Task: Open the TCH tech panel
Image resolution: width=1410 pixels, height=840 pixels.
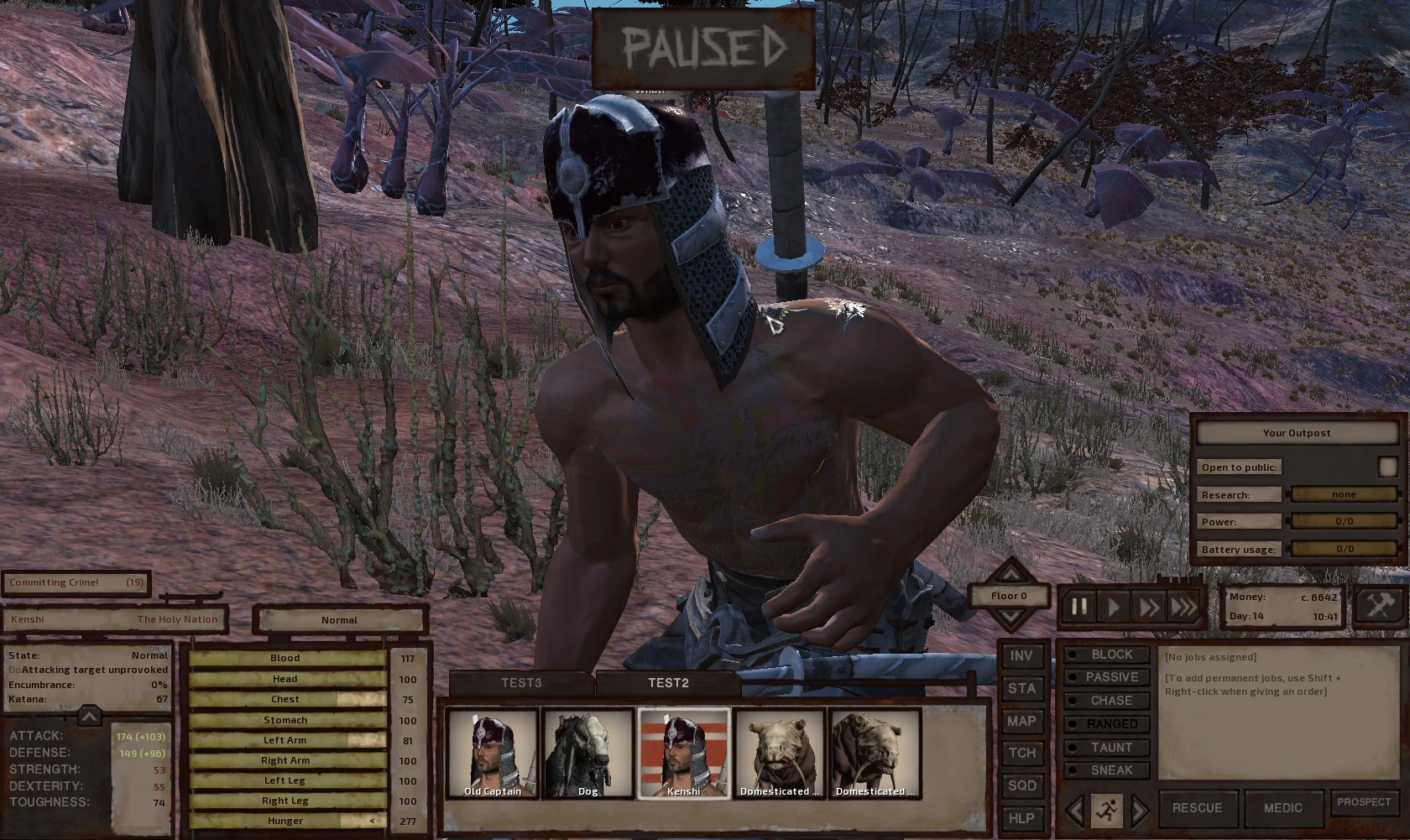Action: click(1021, 753)
